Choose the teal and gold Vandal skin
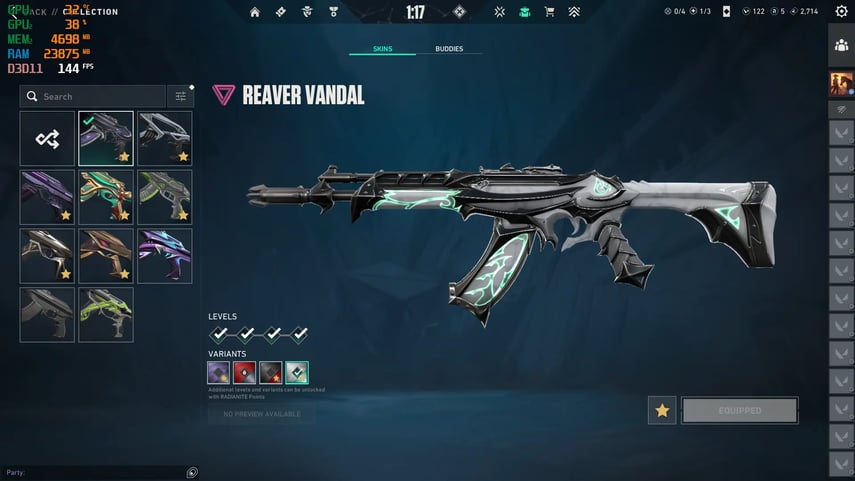Image resolution: width=855 pixels, height=481 pixels. tap(106, 197)
